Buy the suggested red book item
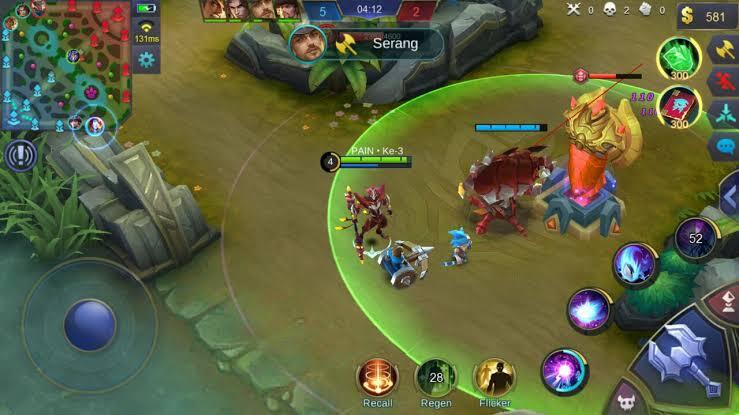 679,106
